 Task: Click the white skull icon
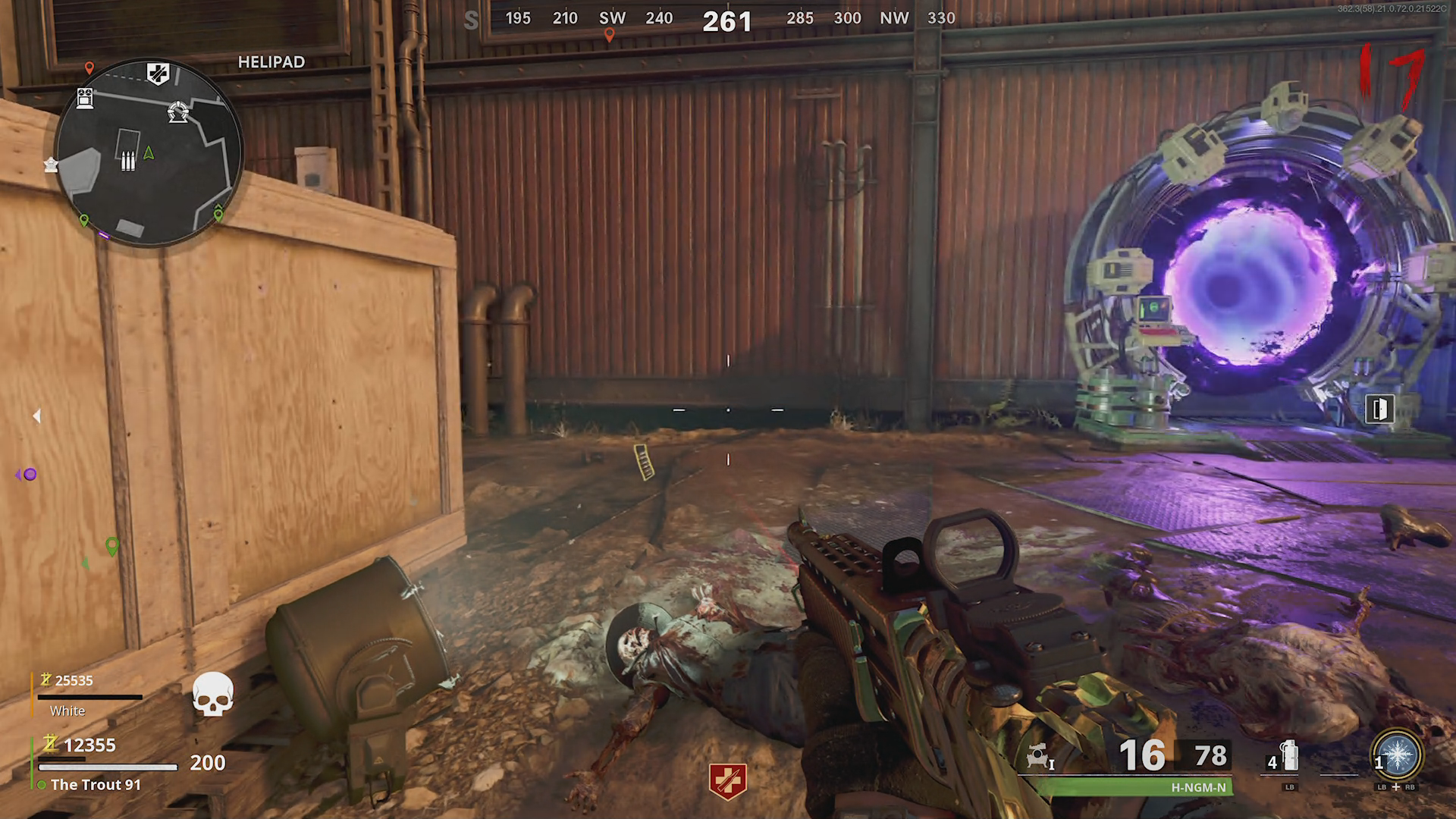[x=213, y=693]
